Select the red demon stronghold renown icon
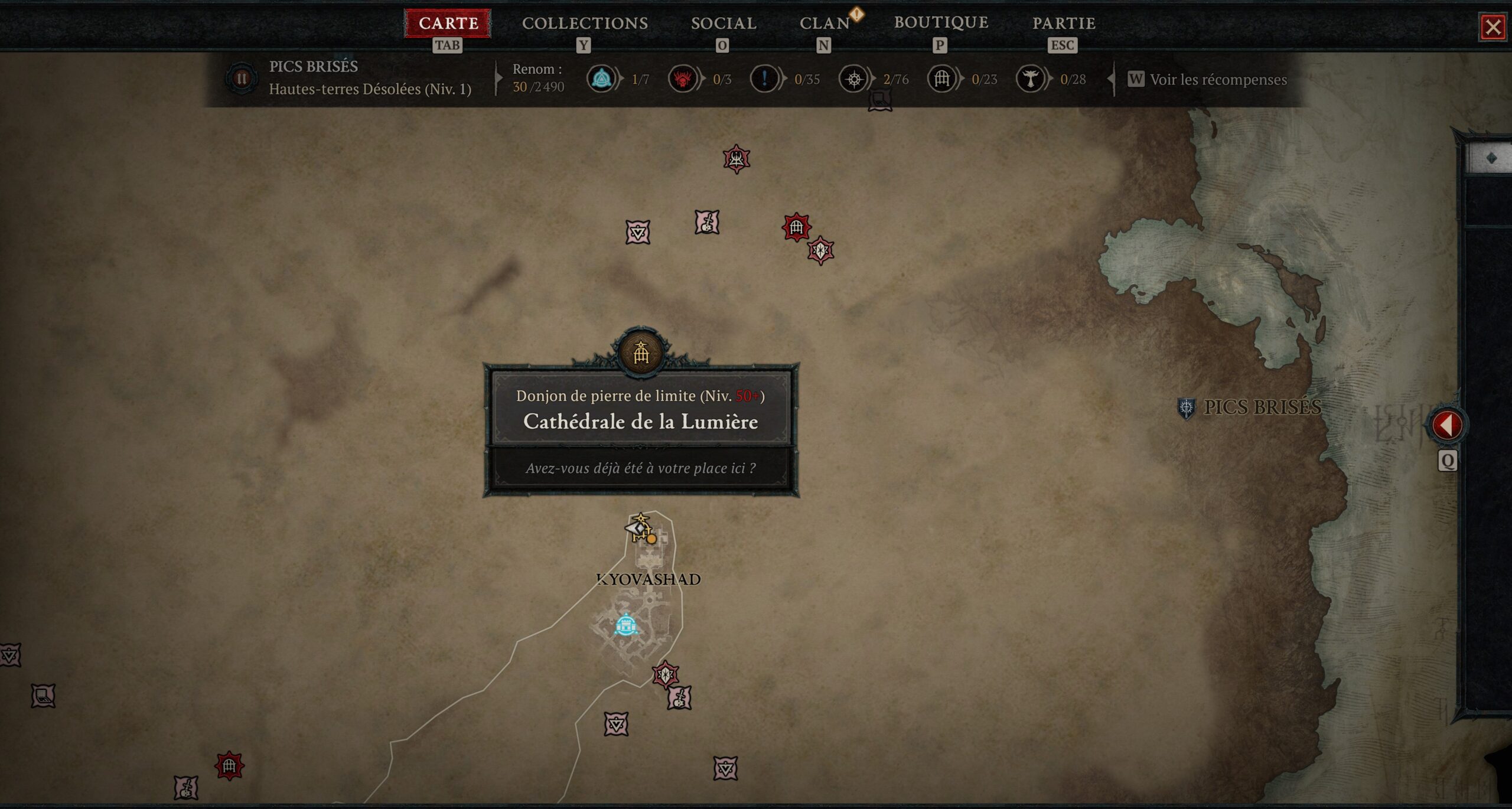This screenshot has height=809, width=1512. coord(683,79)
